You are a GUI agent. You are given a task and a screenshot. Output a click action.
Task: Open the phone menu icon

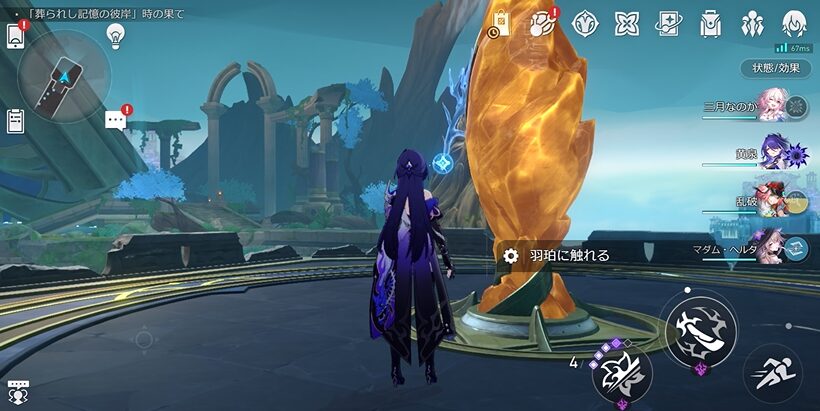15,36
